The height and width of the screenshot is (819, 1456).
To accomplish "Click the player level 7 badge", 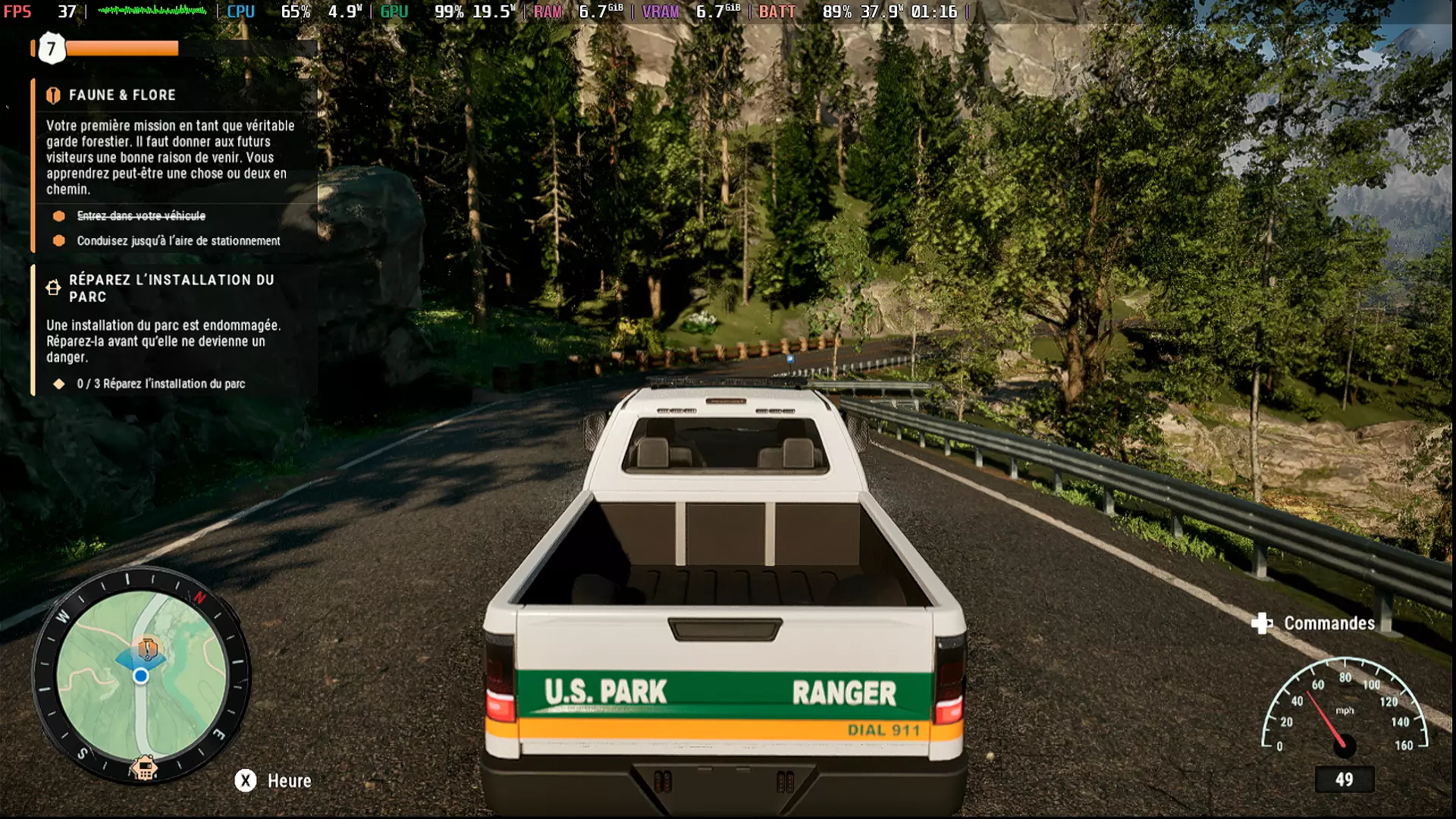I will [x=52, y=49].
